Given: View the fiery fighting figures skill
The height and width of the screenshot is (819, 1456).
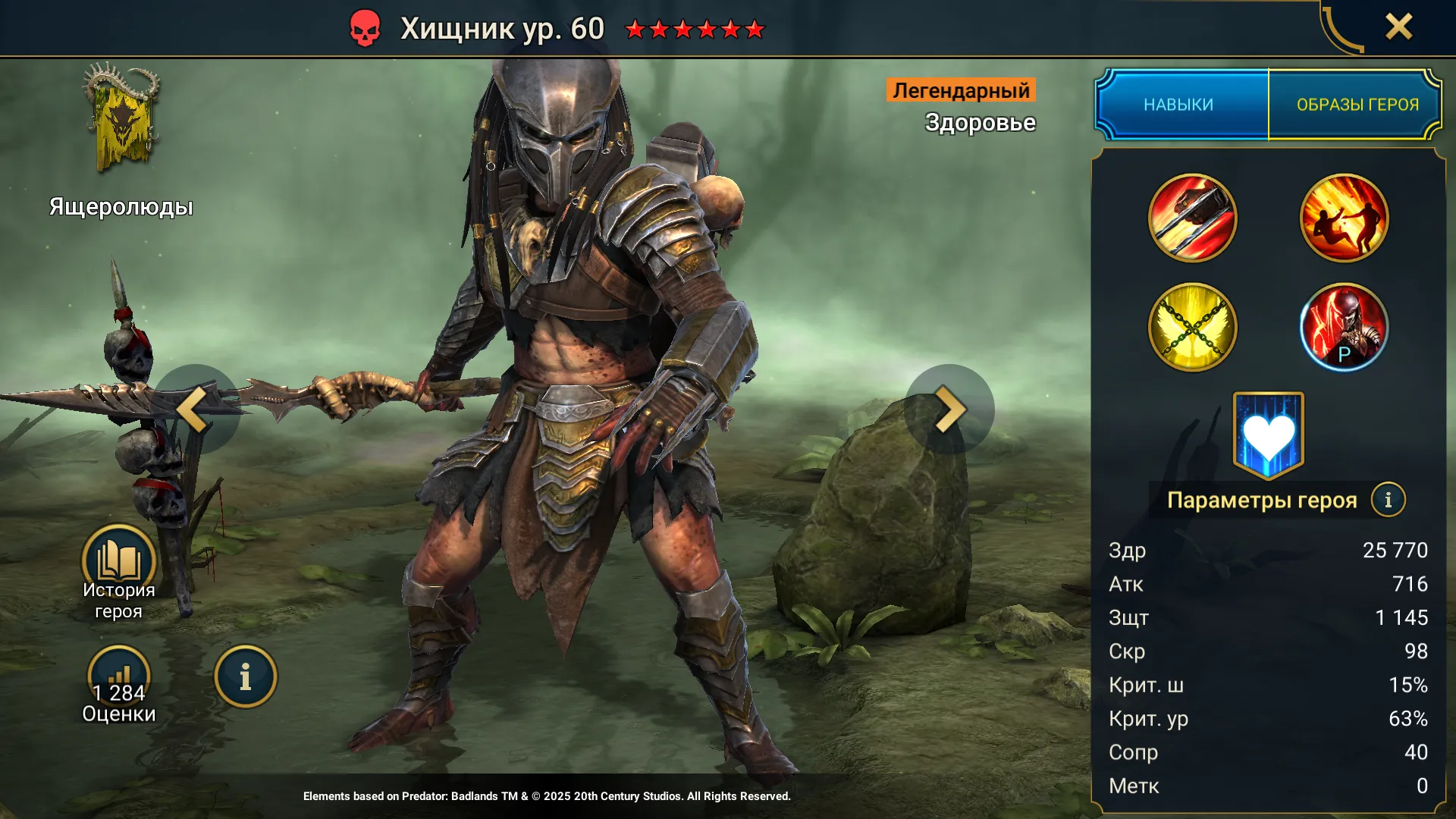Looking at the screenshot, I should (x=1344, y=218).
